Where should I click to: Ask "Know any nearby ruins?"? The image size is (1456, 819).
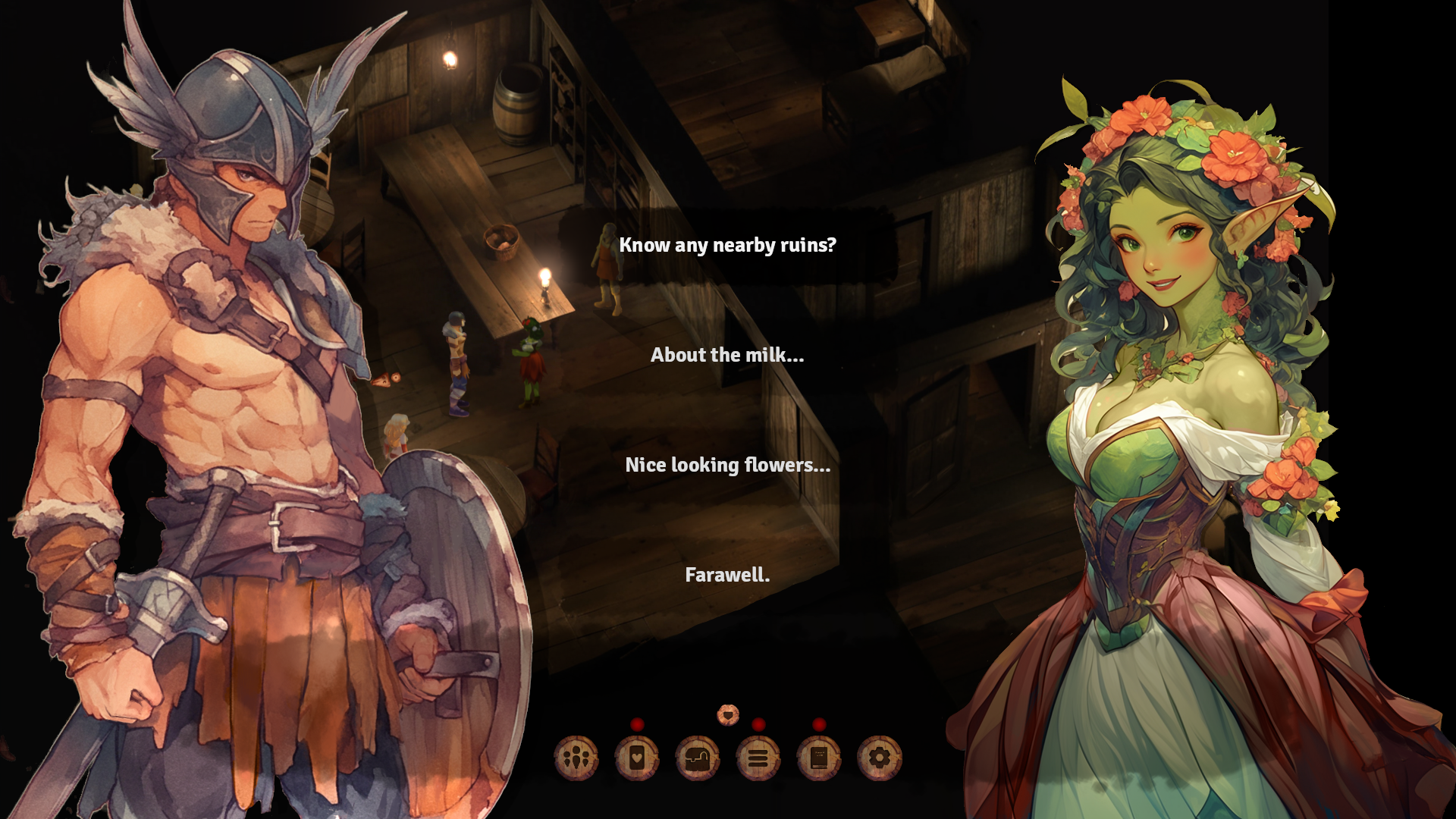(727, 245)
